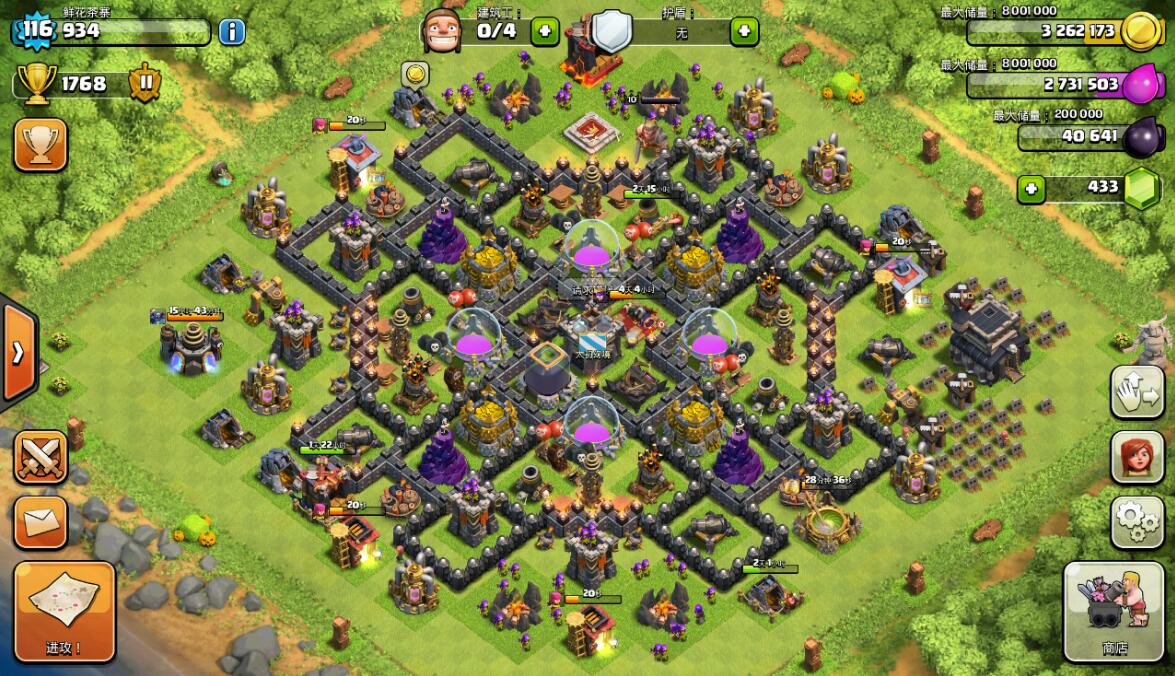Buy a shield with the green plus
This screenshot has height=676, width=1175.
(744, 31)
